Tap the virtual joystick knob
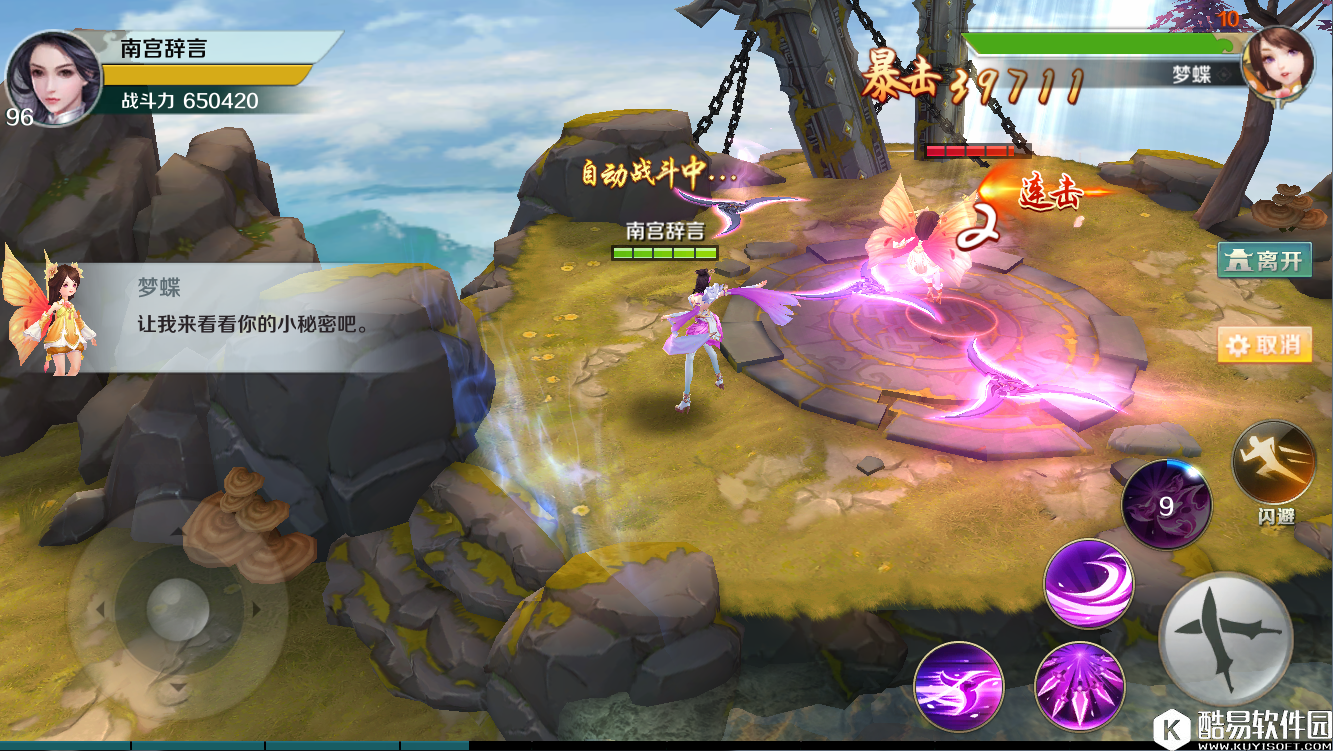 point(177,607)
